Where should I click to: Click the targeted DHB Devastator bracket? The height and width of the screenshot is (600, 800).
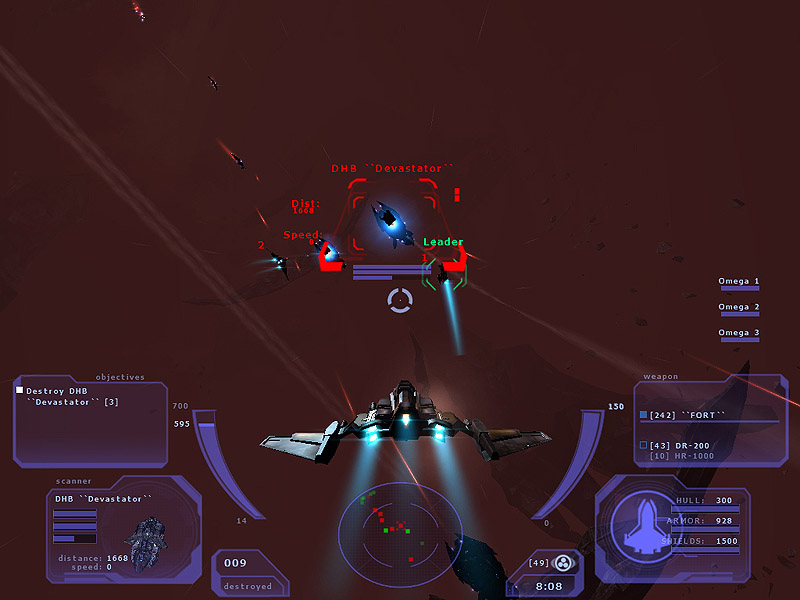pyautogui.click(x=393, y=216)
